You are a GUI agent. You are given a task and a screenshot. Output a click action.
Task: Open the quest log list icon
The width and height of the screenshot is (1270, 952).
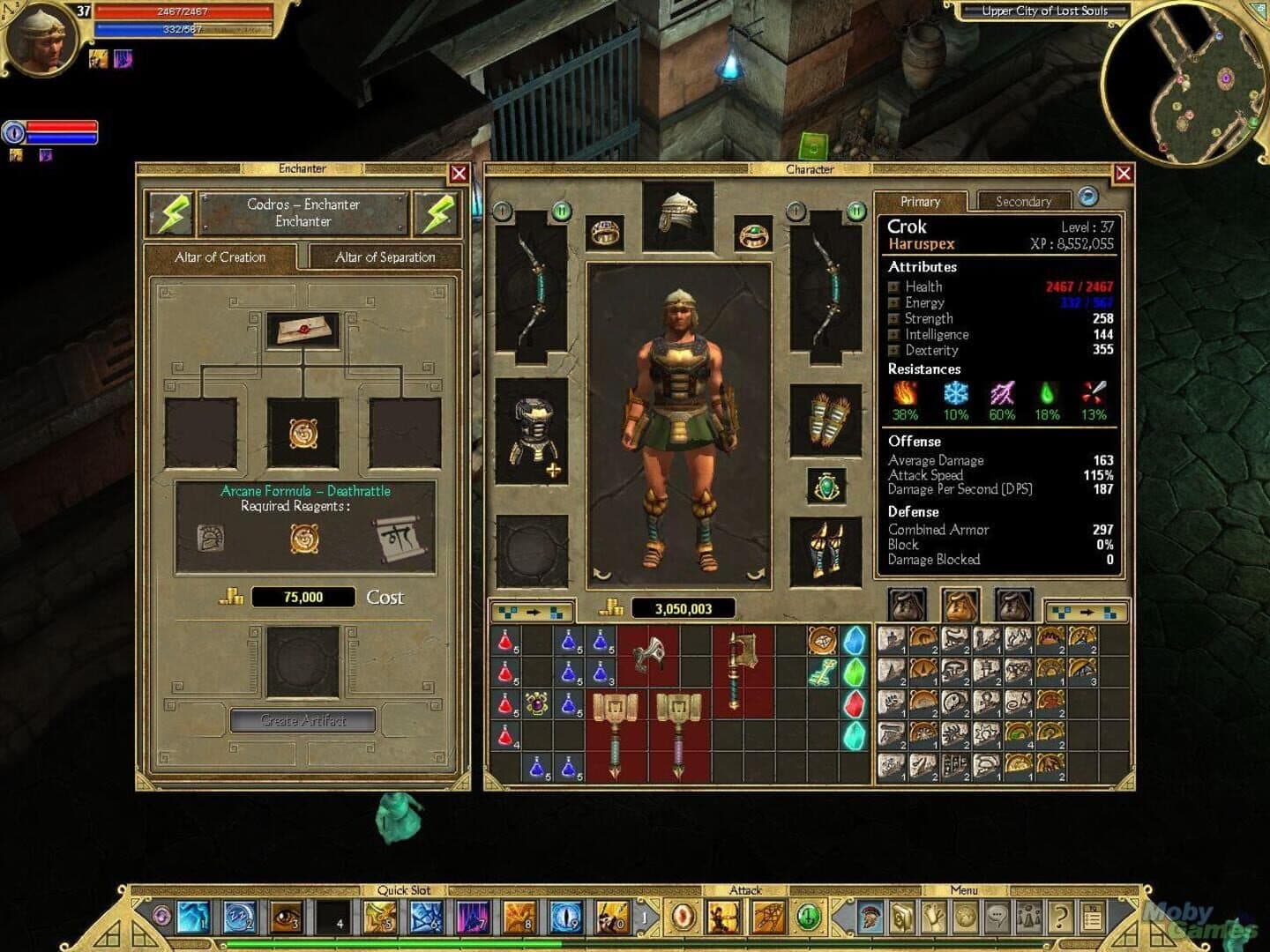click(x=1092, y=917)
